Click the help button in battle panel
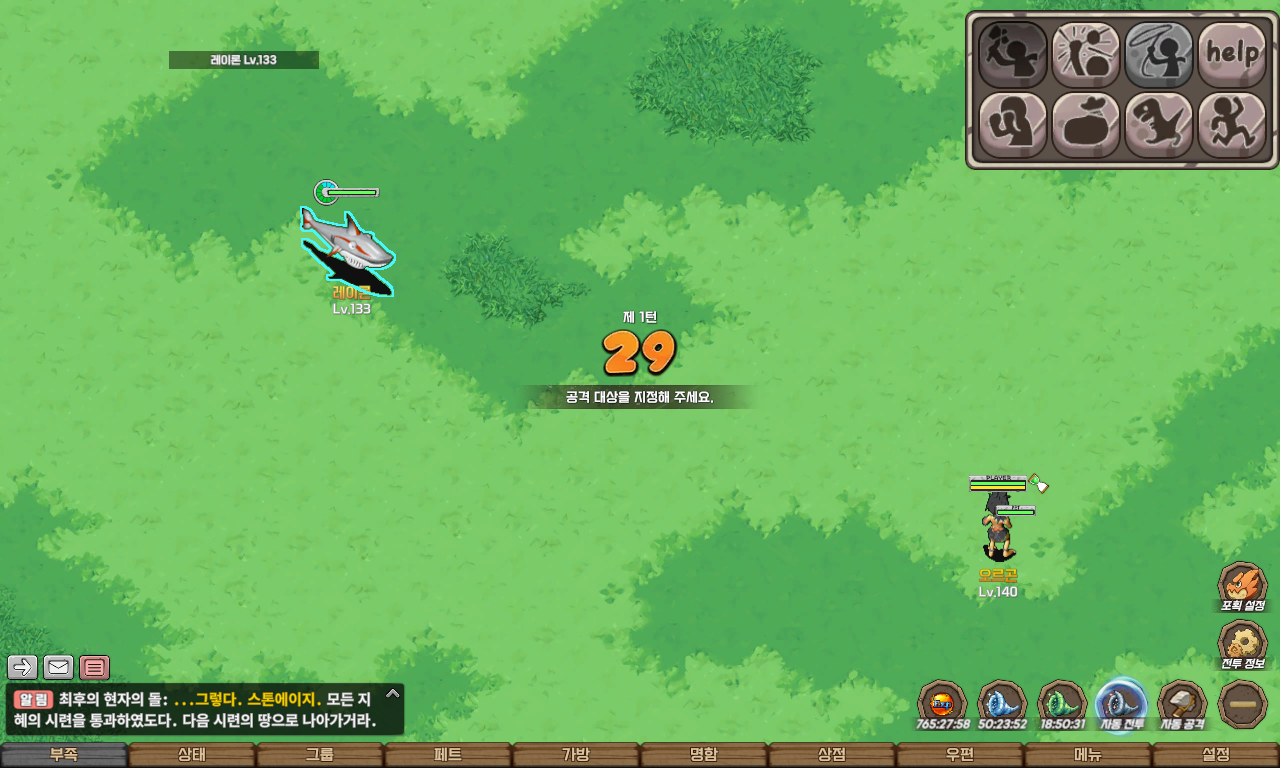 pyautogui.click(x=1232, y=54)
